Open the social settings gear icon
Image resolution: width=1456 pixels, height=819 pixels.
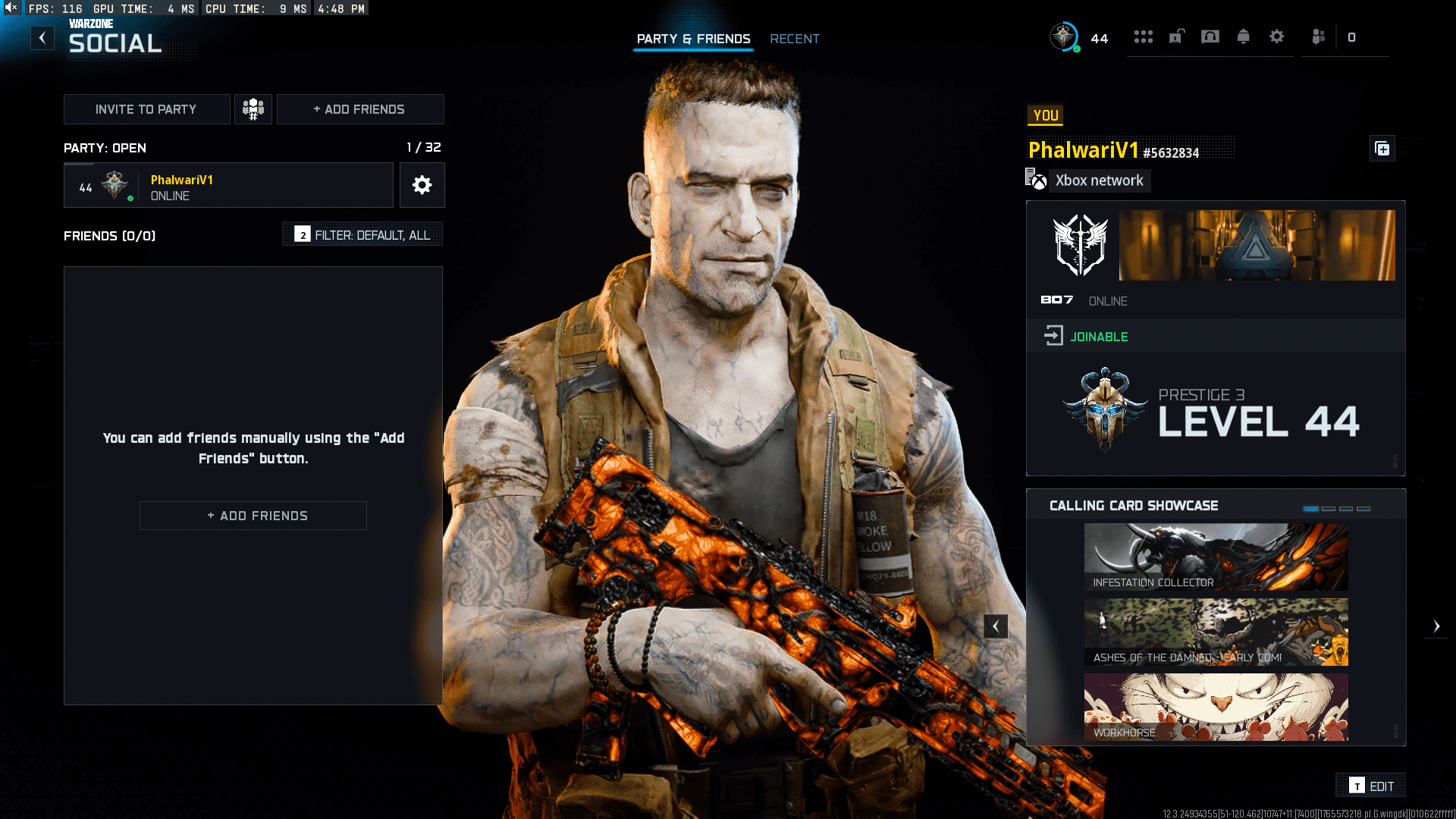click(1277, 37)
